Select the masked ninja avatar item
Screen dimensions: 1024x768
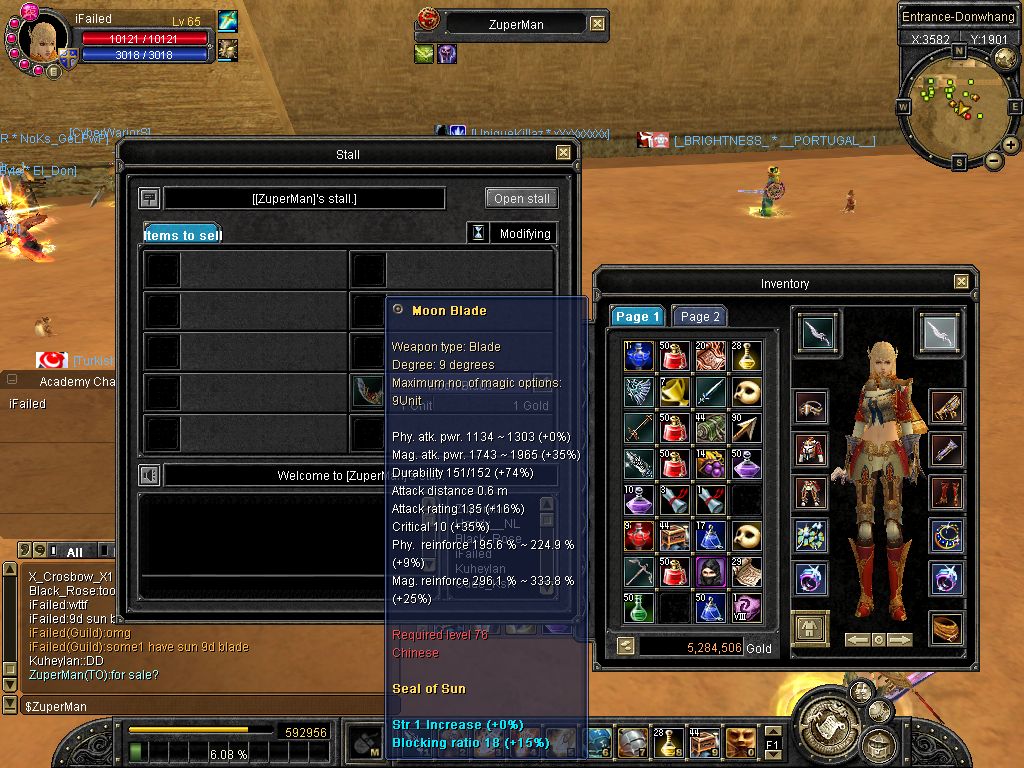point(710,571)
